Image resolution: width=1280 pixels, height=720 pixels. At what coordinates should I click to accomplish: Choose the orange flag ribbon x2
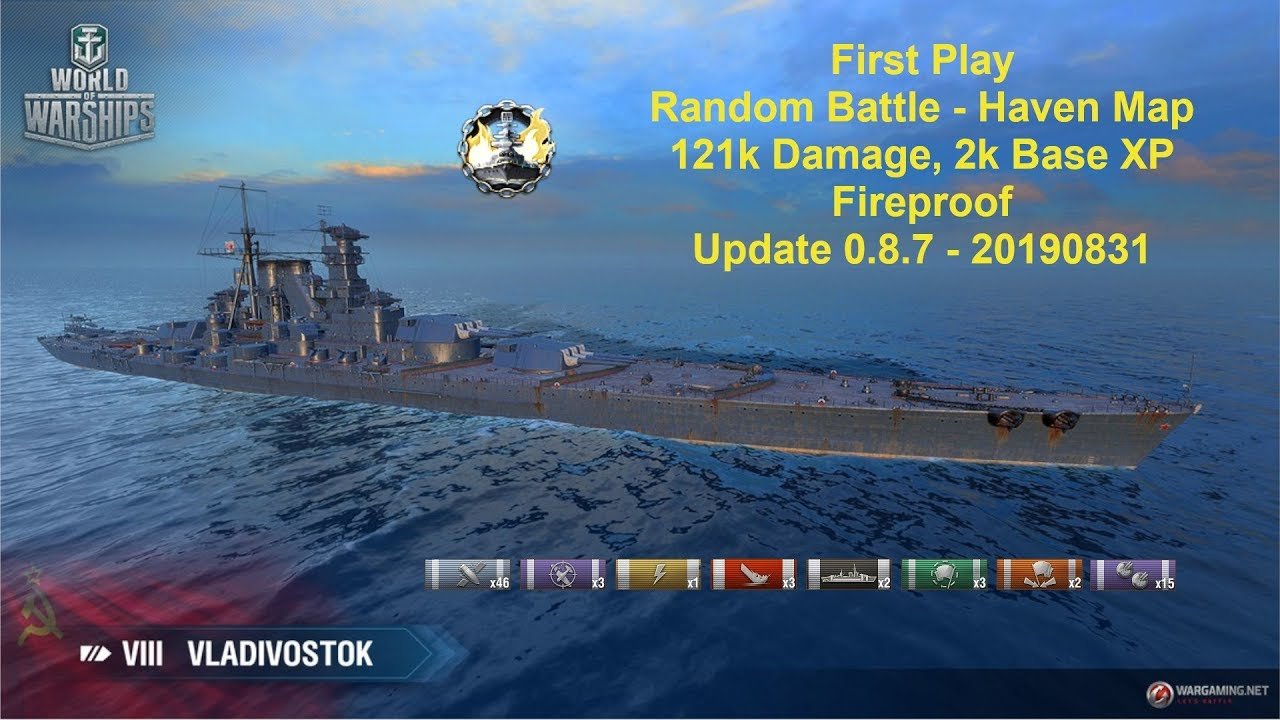[x=1040, y=575]
